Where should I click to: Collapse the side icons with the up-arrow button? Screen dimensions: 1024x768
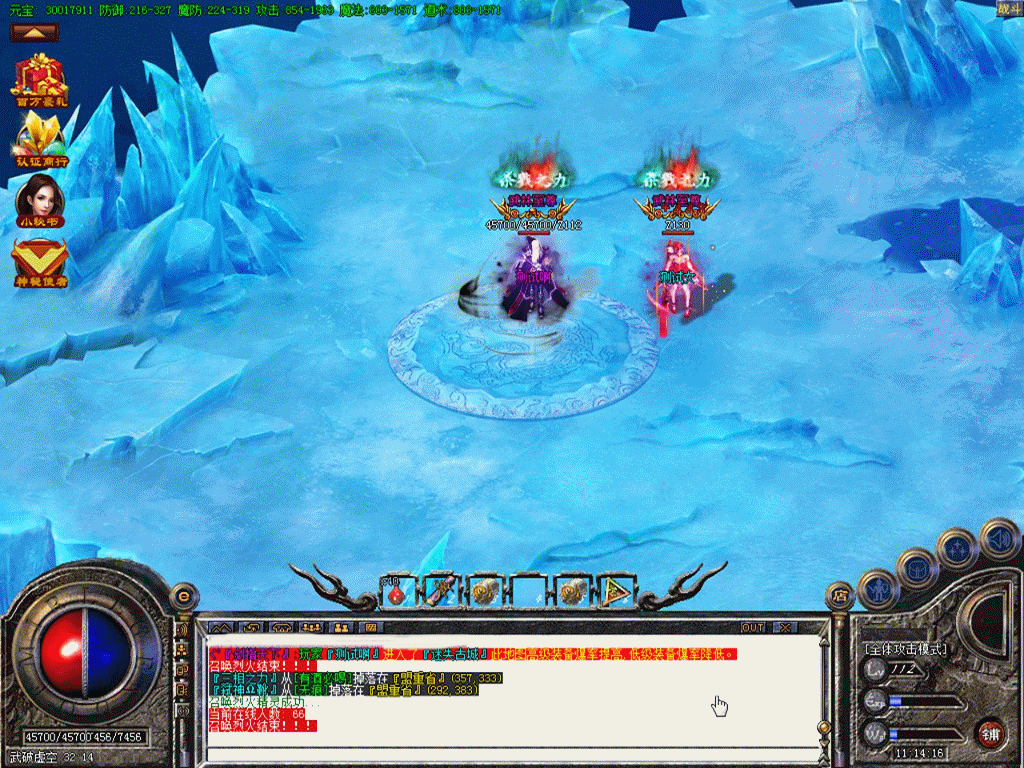coord(35,33)
